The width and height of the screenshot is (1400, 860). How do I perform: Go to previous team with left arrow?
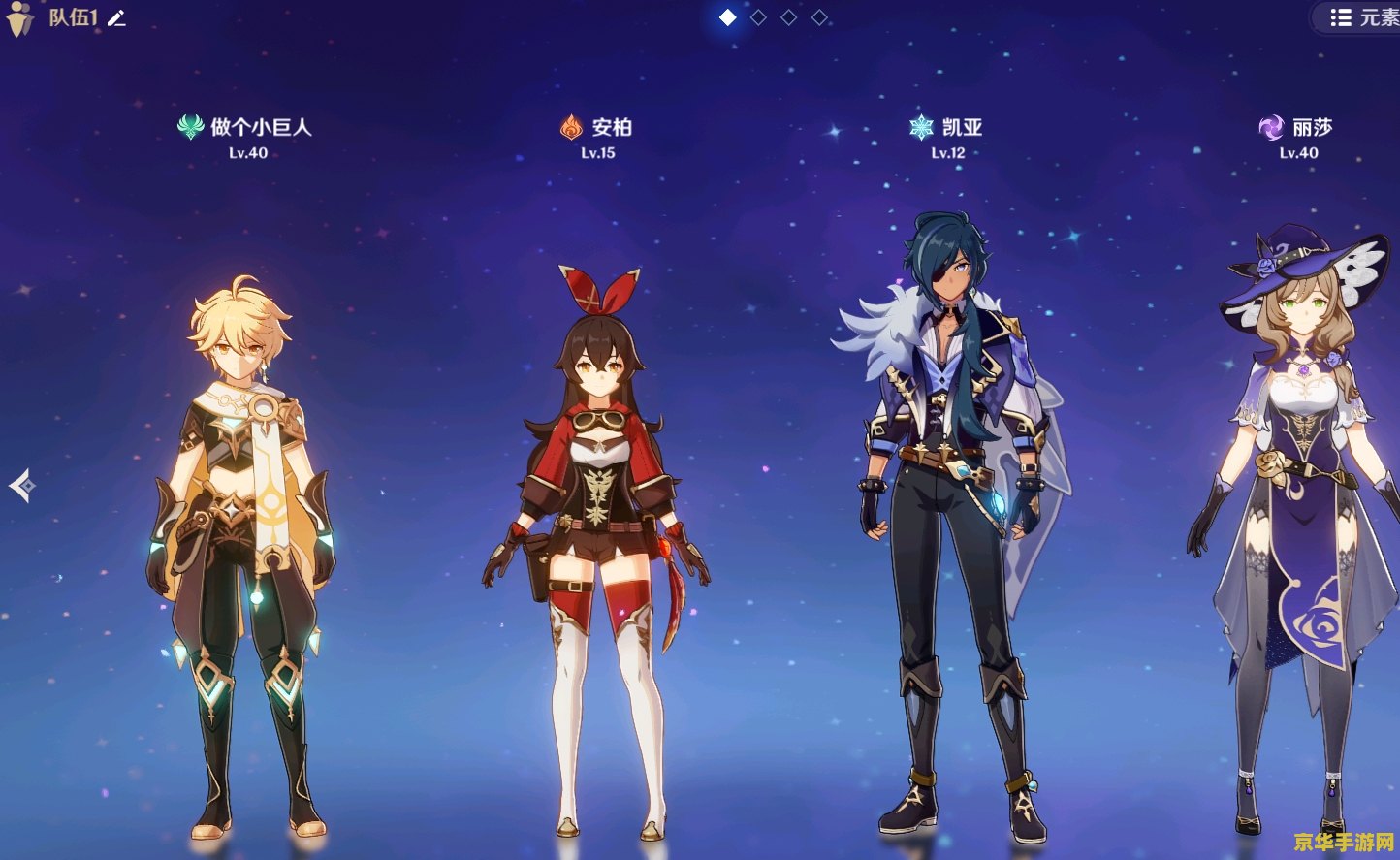[x=22, y=485]
